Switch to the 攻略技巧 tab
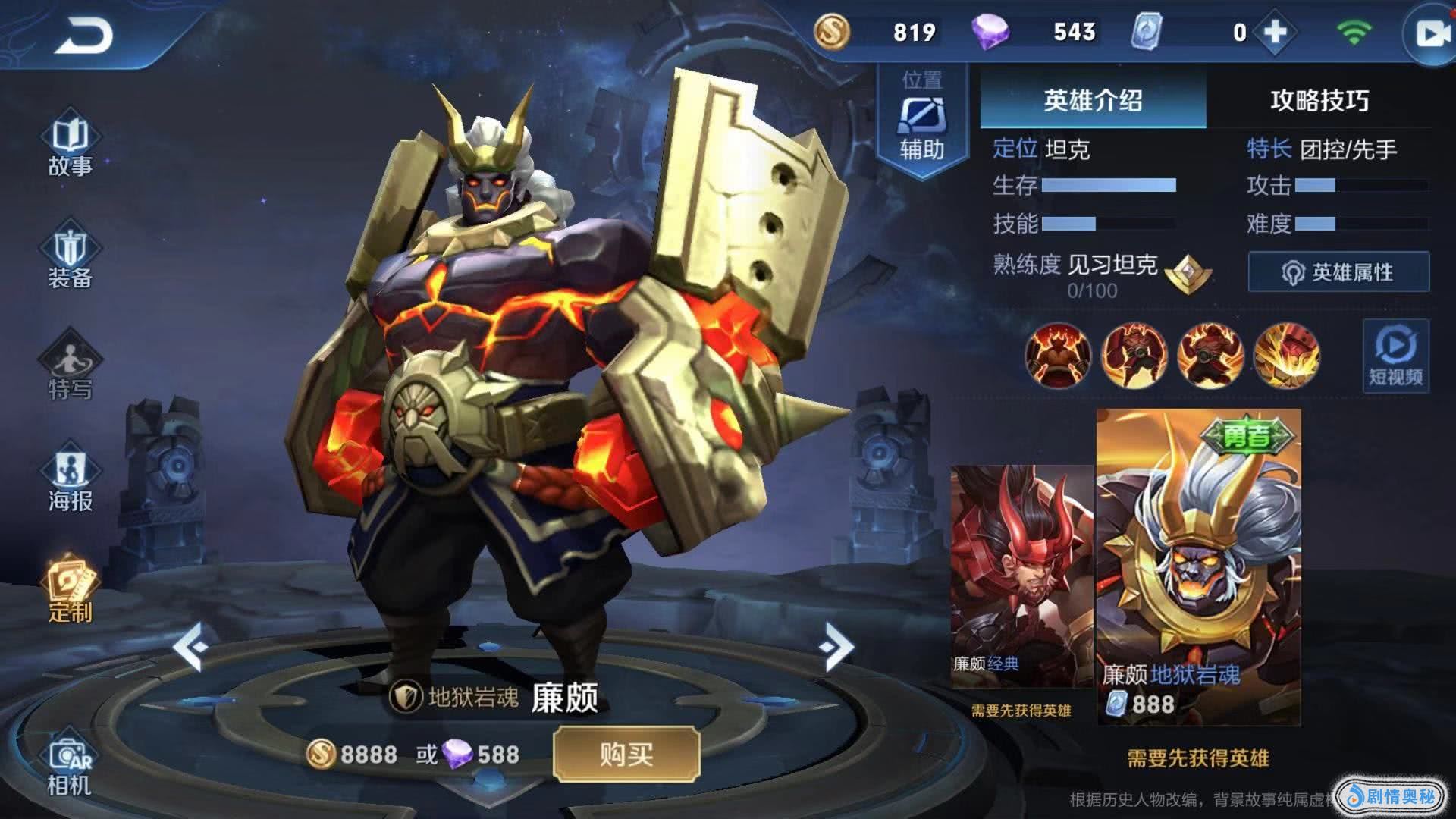The height and width of the screenshot is (819, 1456). coord(1319,100)
